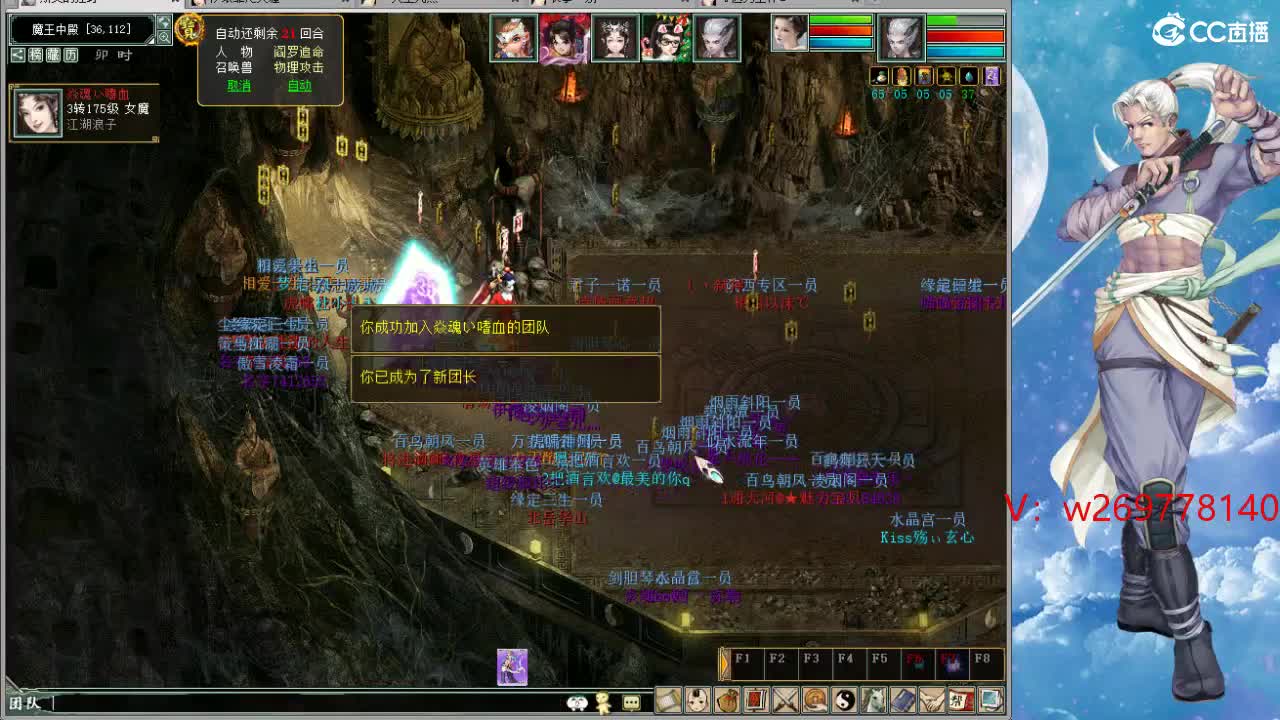
Task: Expand the 卯时 calendar panel under minimap
Action: (70, 56)
